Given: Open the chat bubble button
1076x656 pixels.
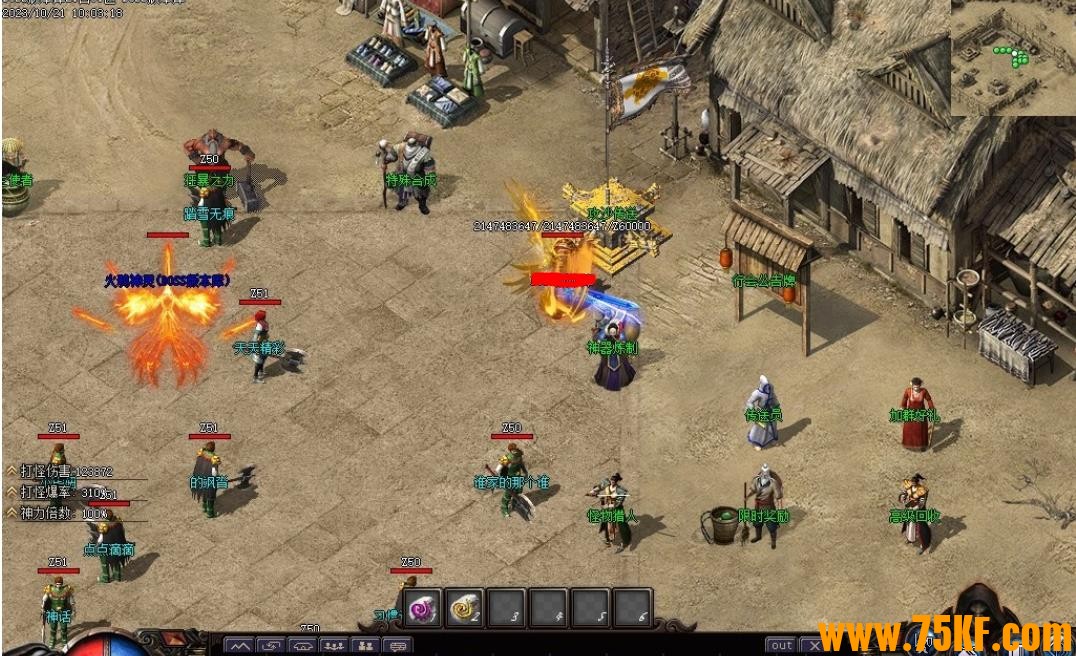Looking at the screenshot, I should tap(397, 647).
